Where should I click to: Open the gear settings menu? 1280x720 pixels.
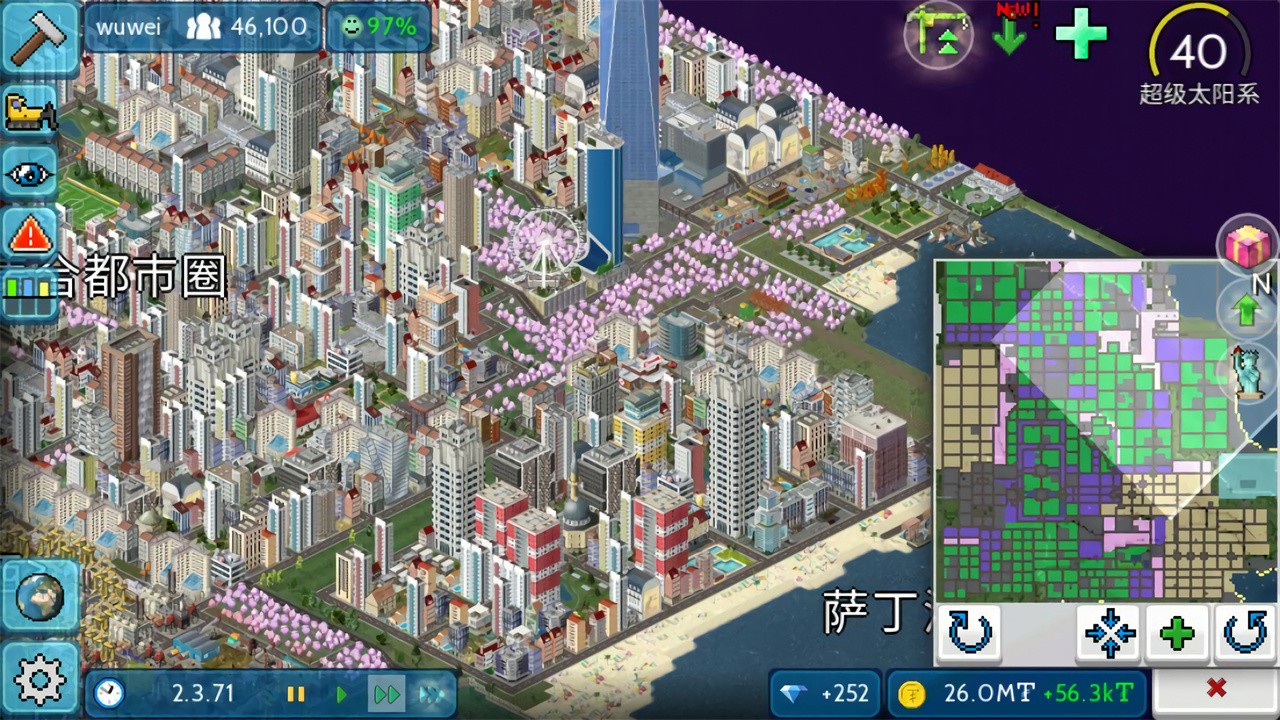pyautogui.click(x=40, y=681)
